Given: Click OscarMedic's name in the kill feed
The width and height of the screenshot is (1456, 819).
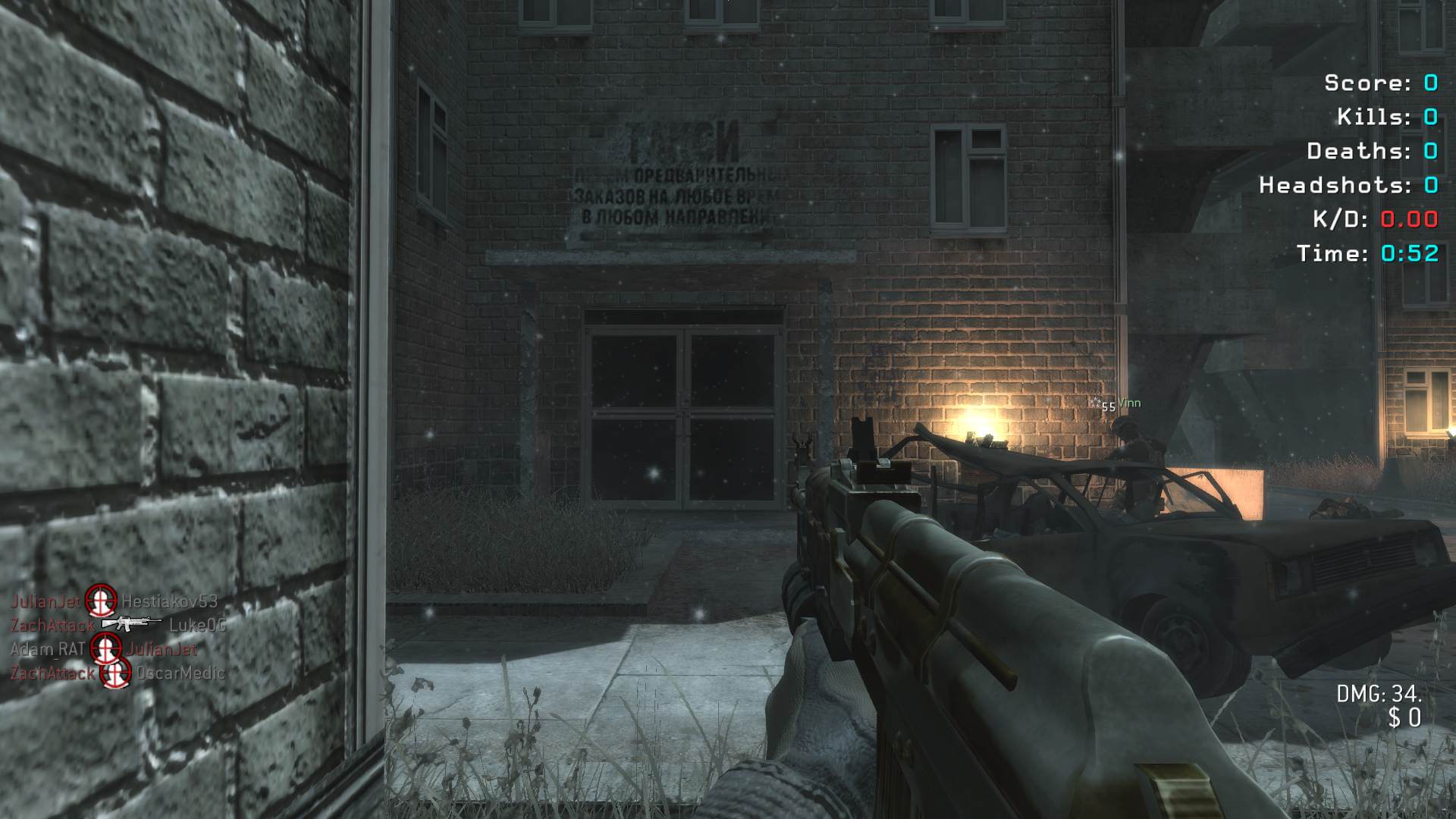Looking at the screenshot, I should [180, 673].
